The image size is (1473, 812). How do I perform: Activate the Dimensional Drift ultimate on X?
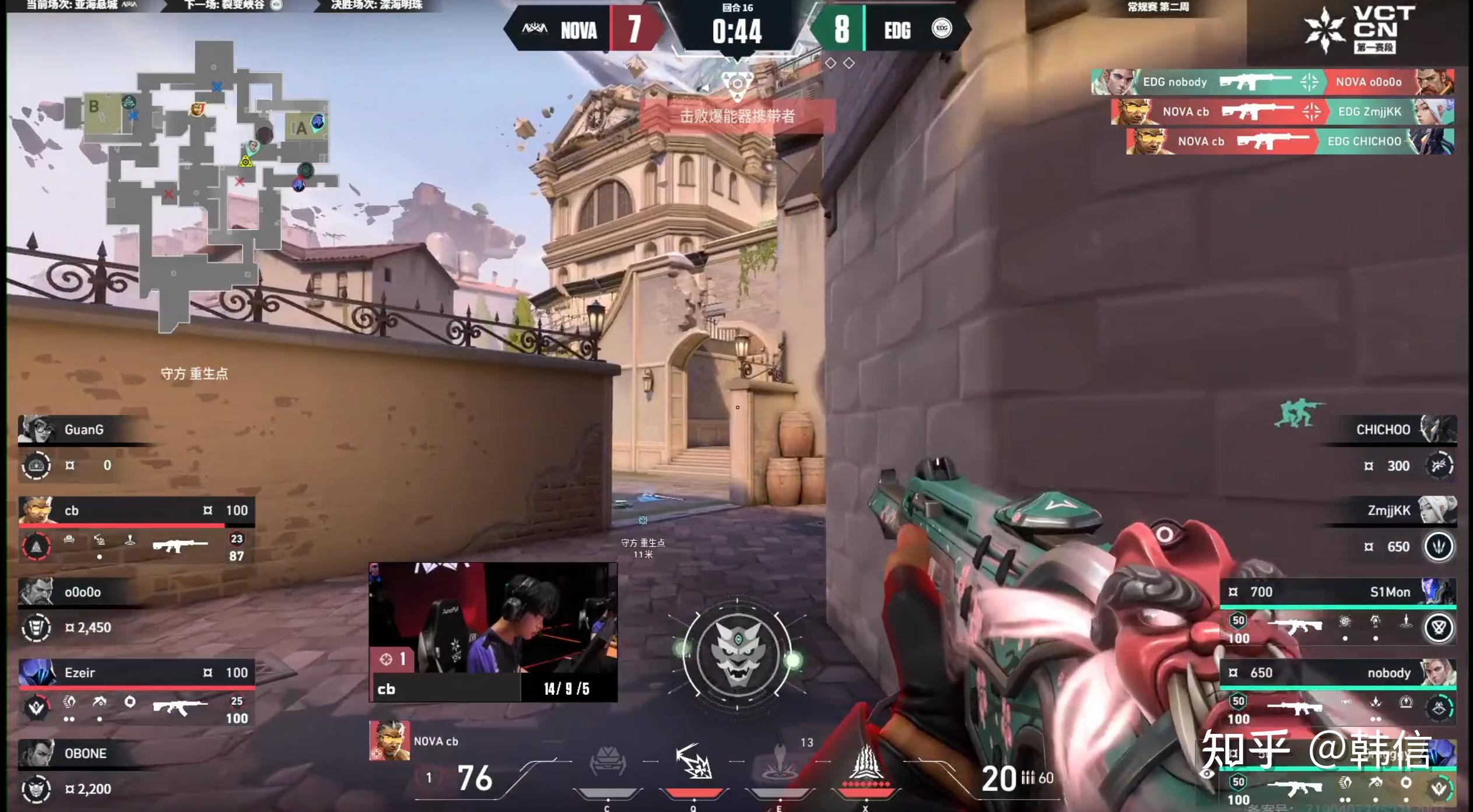point(866,762)
